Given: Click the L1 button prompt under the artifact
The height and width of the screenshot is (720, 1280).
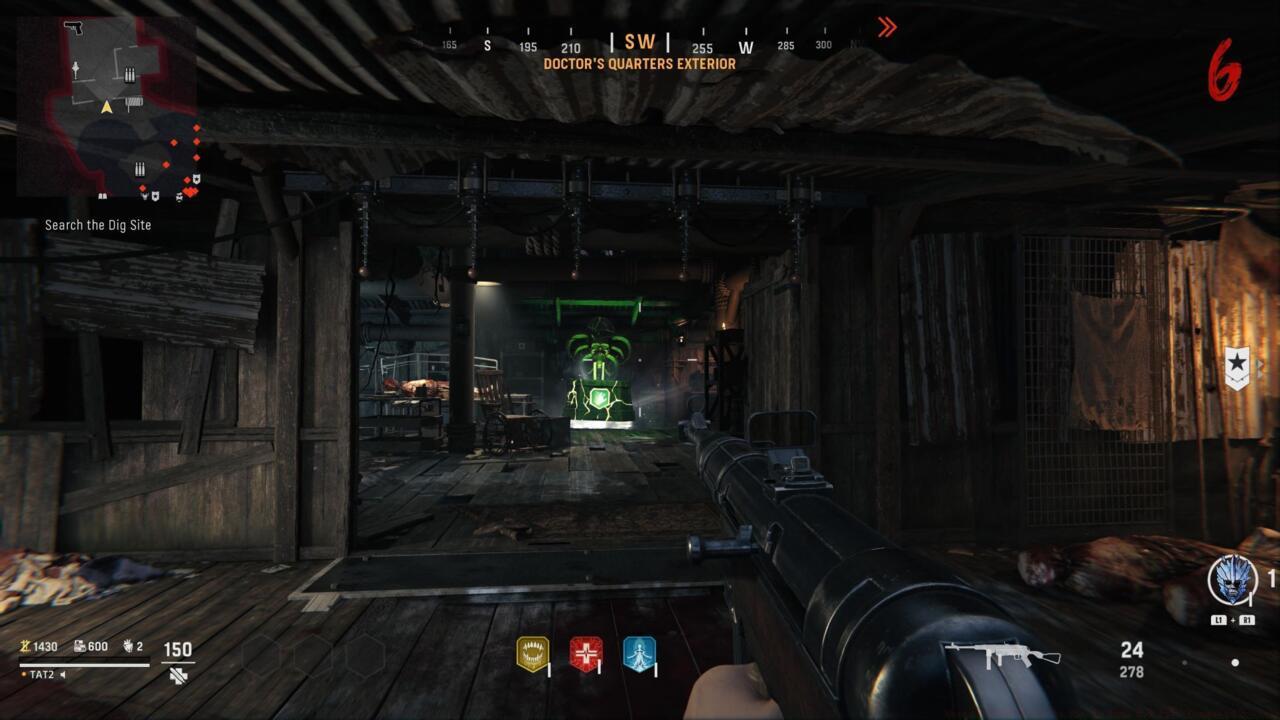Looking at the screenshot, I should (1218, 619).
